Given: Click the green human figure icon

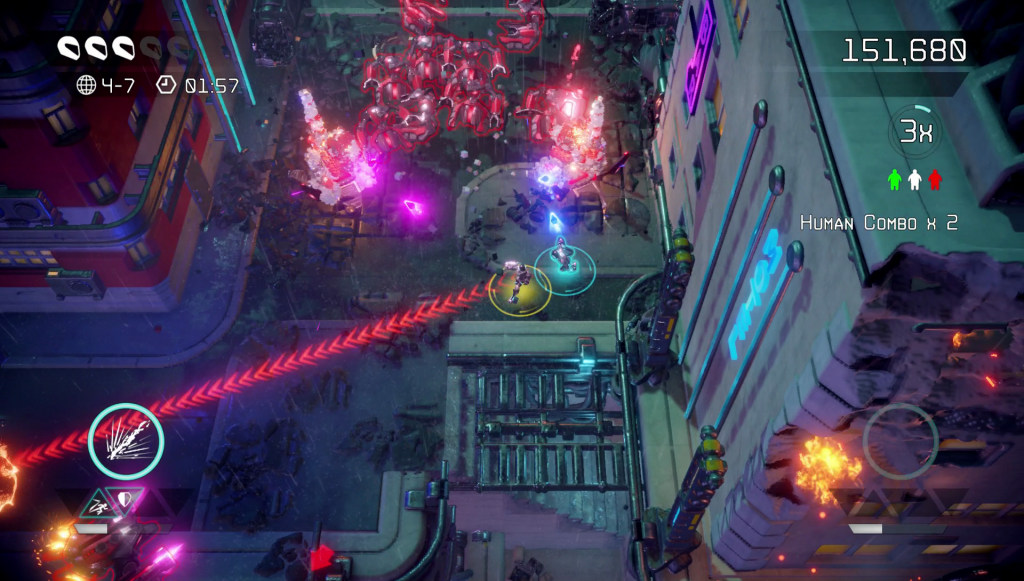Looking at the screenshot, I should point(895,180).
